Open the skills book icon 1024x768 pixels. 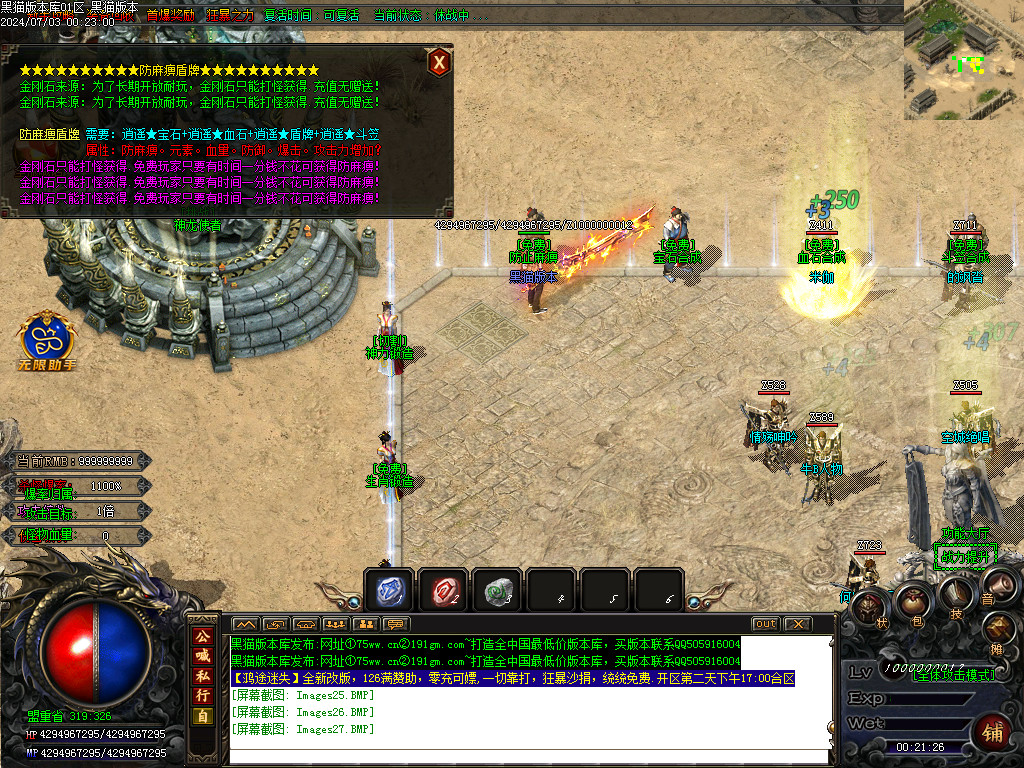(956, 593)
